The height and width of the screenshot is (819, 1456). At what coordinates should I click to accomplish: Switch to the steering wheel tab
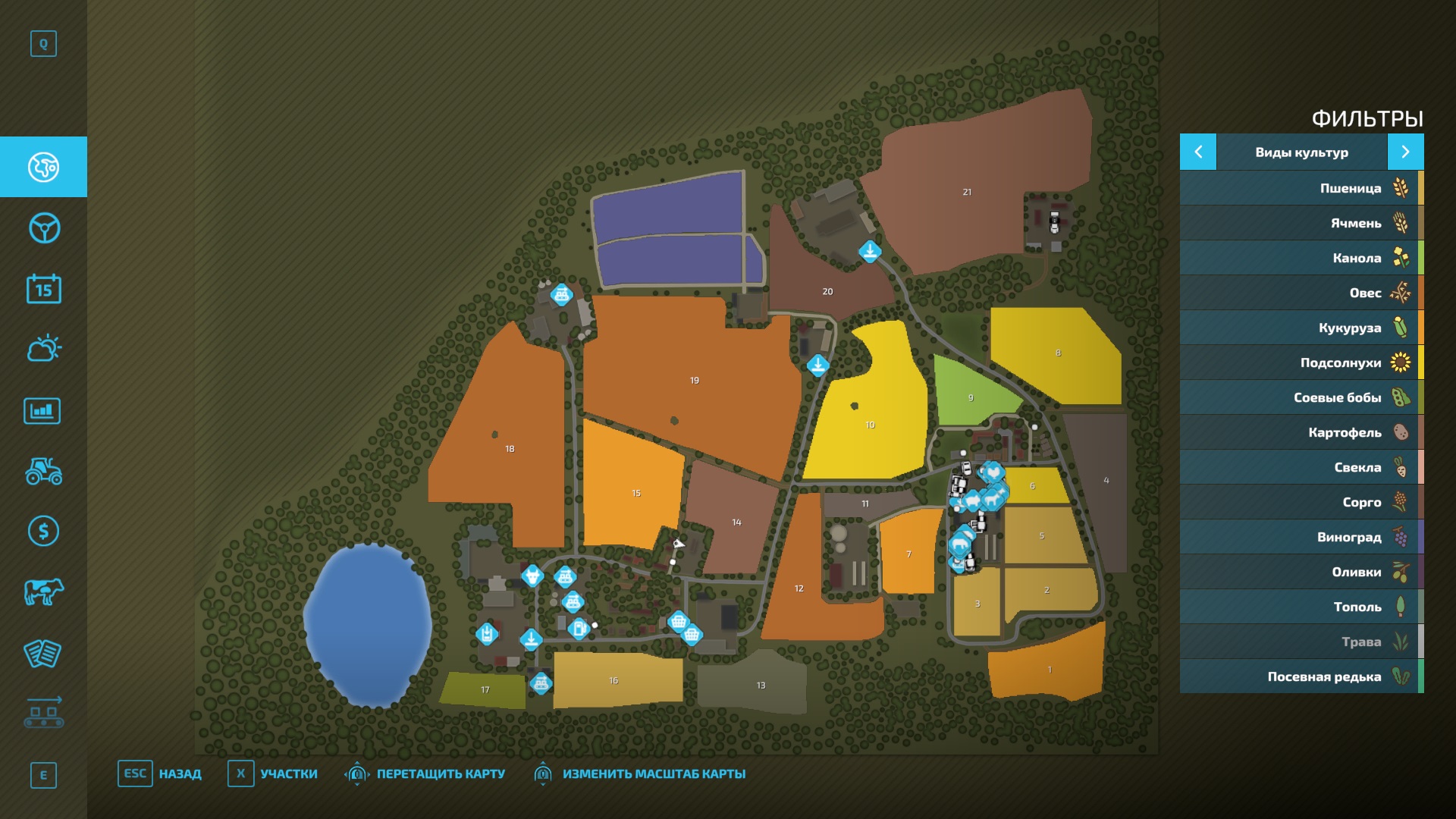point(43,228)
